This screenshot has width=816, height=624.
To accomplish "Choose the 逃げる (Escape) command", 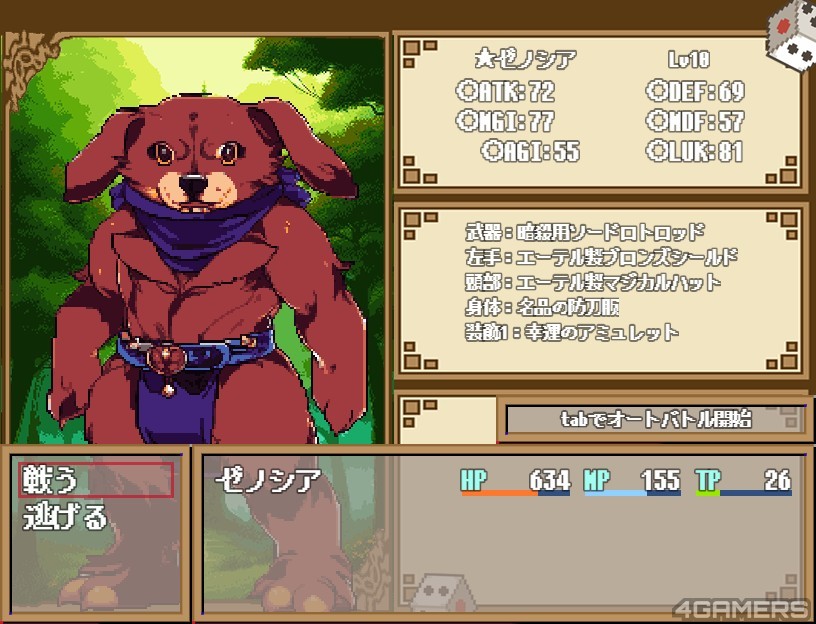I will click(65, 517).
